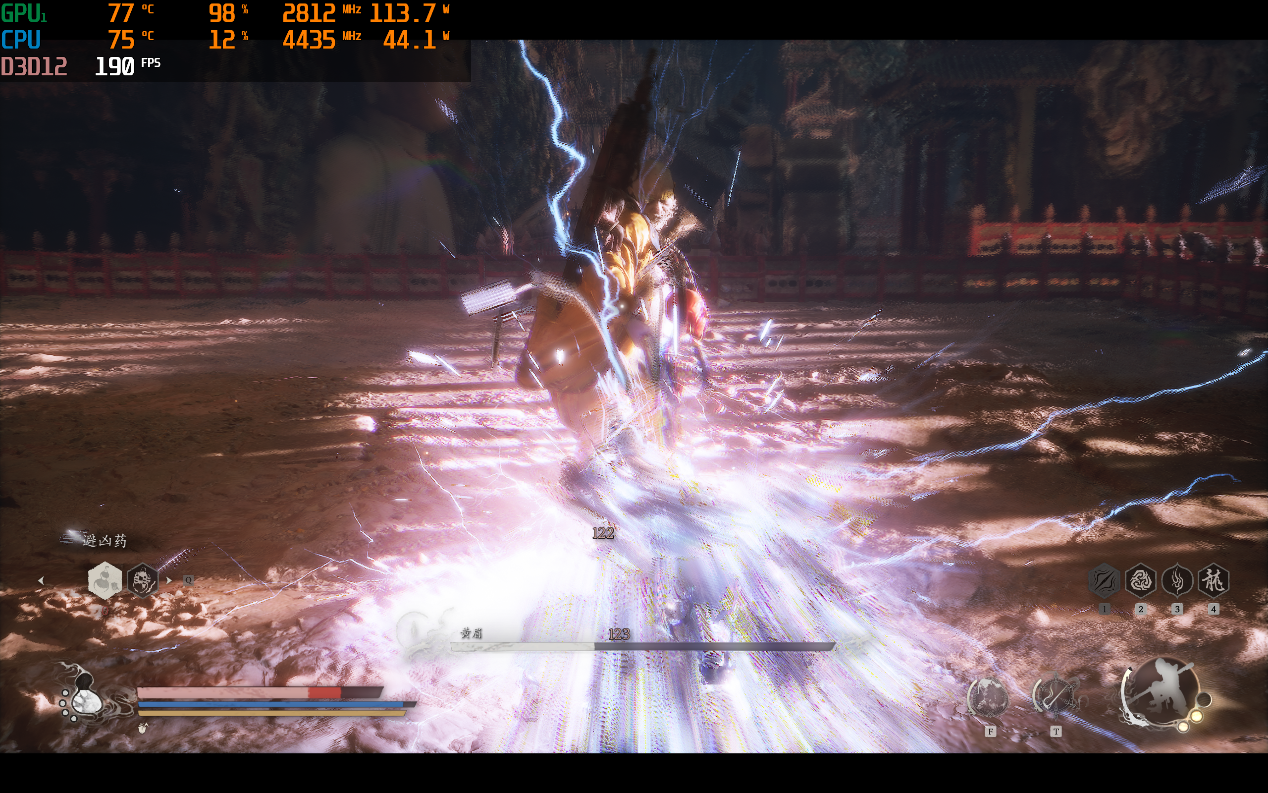Trigger the dragon character spell in slot 4
This screenshot has height=793, width=1268.
(1213, 580)
